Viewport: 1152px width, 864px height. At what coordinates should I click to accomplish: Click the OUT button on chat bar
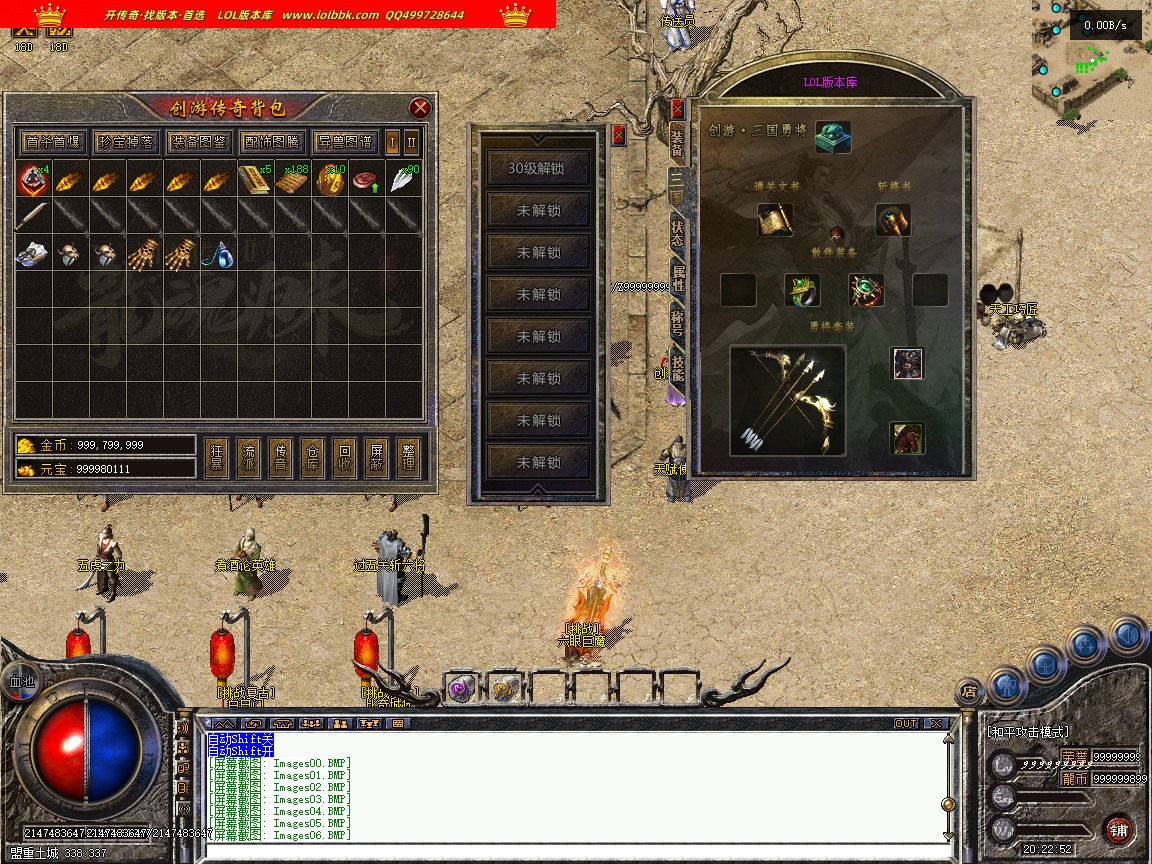tap(906, 723)
